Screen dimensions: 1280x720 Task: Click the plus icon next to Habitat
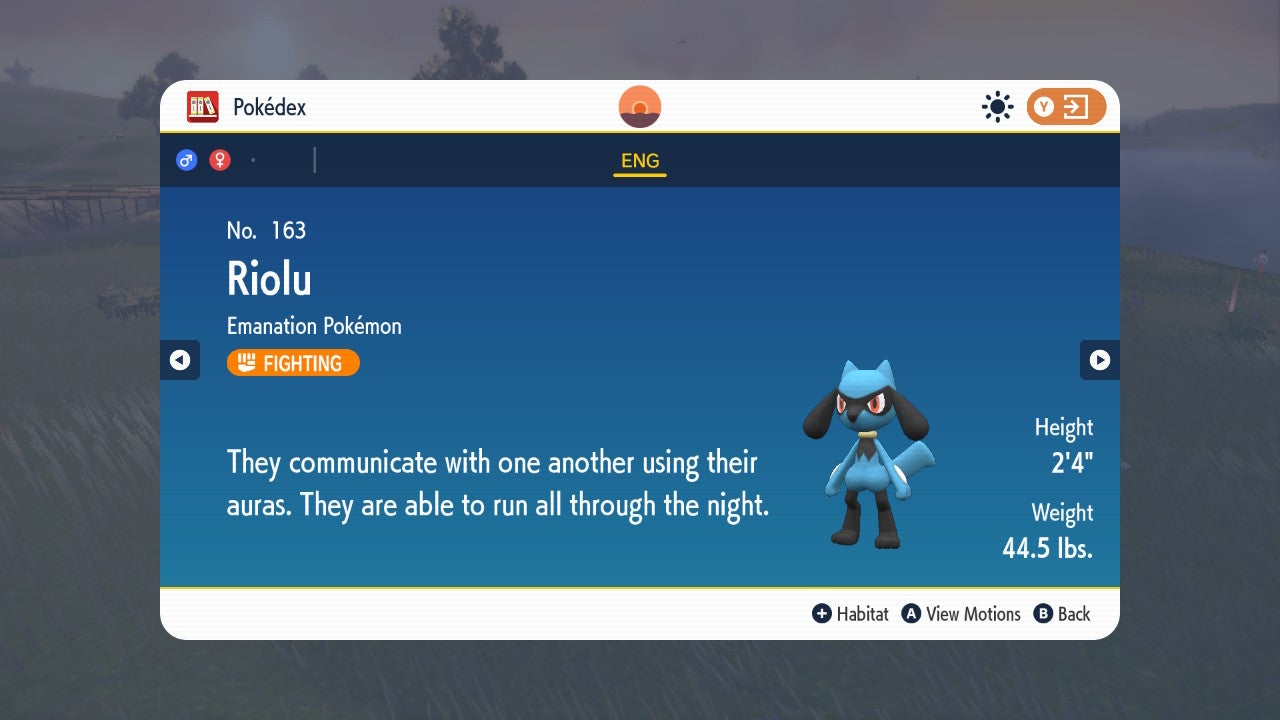point(822,614)
